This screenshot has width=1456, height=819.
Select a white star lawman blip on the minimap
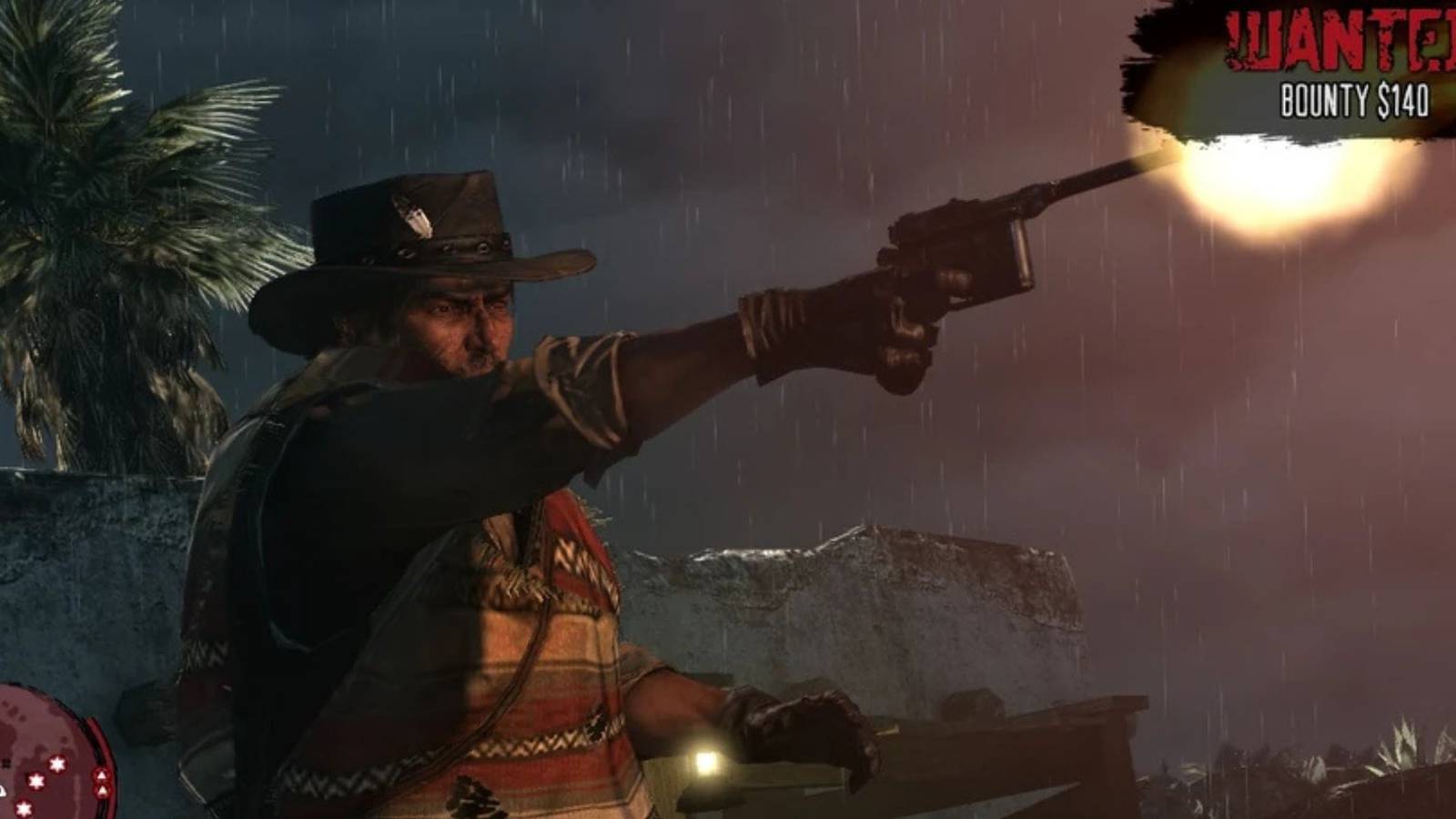(x=57, y=763)
